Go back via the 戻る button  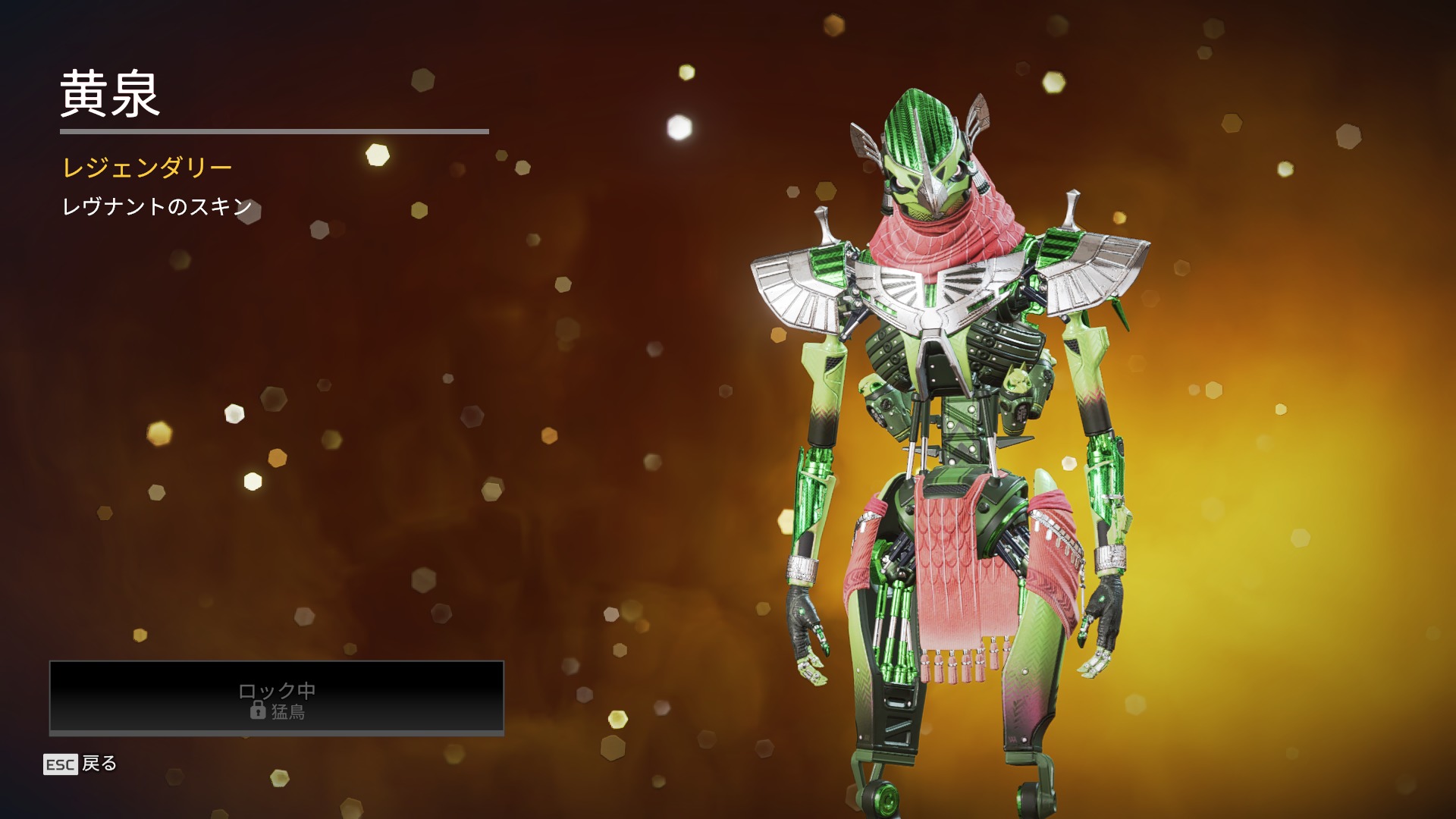pyautogui.click(x=81, y=764)
